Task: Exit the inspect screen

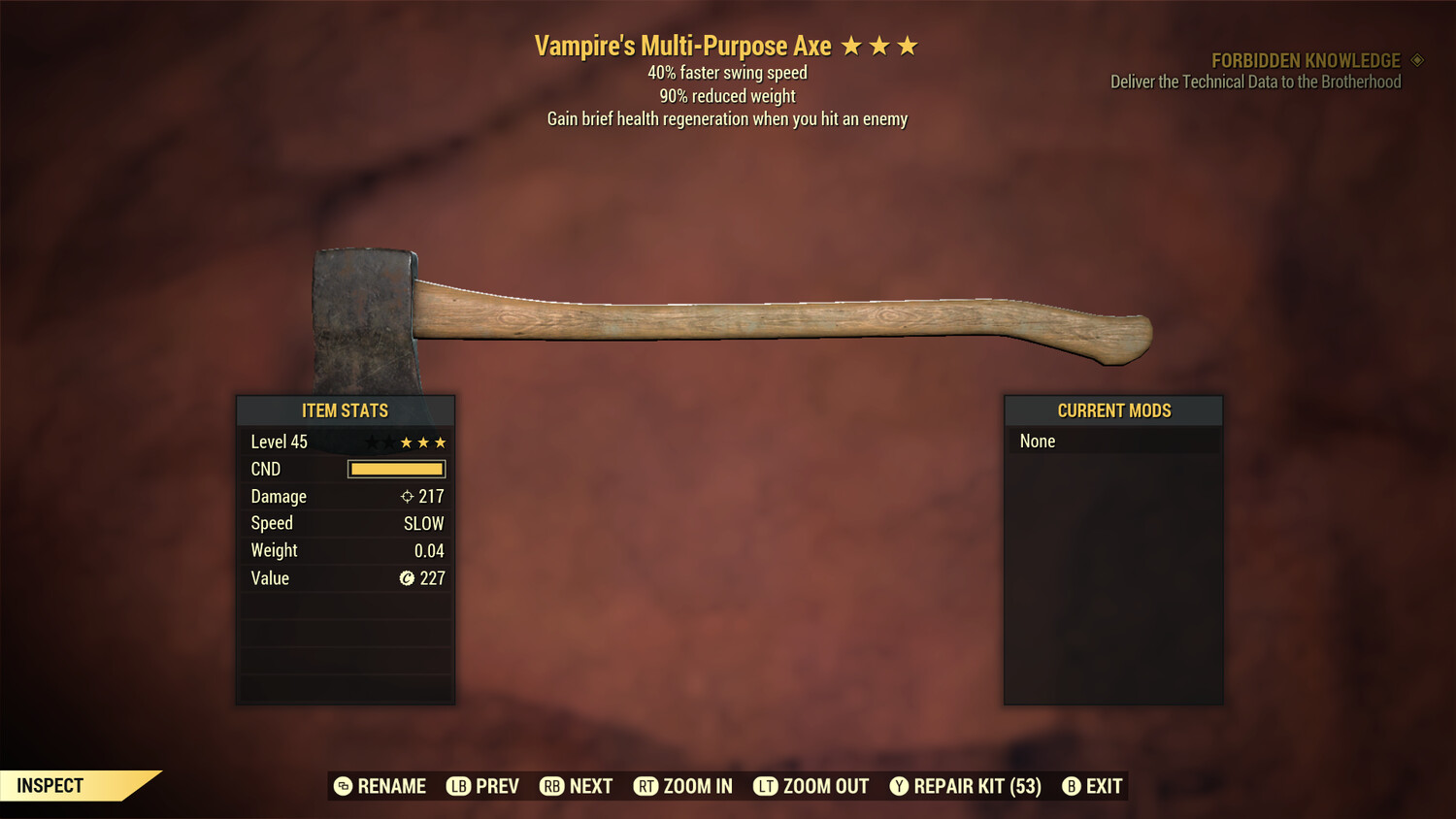Action: 1093,786
